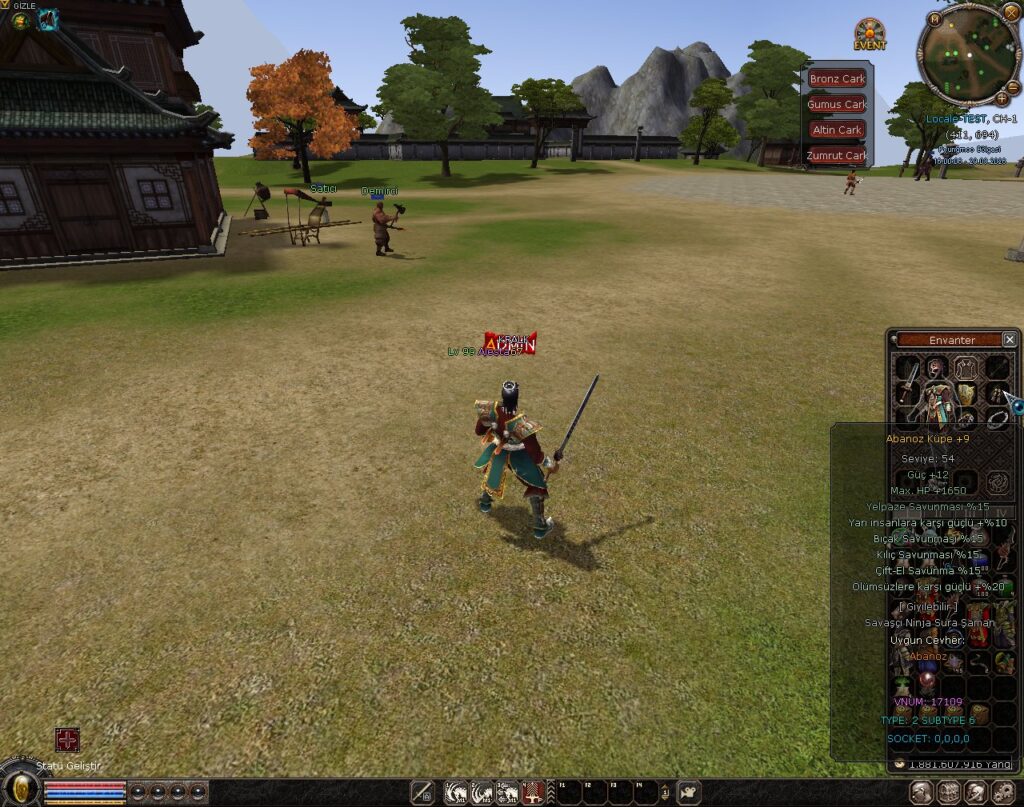
Task: Open the EVENT wheel icon
Action: pos(869,34)
